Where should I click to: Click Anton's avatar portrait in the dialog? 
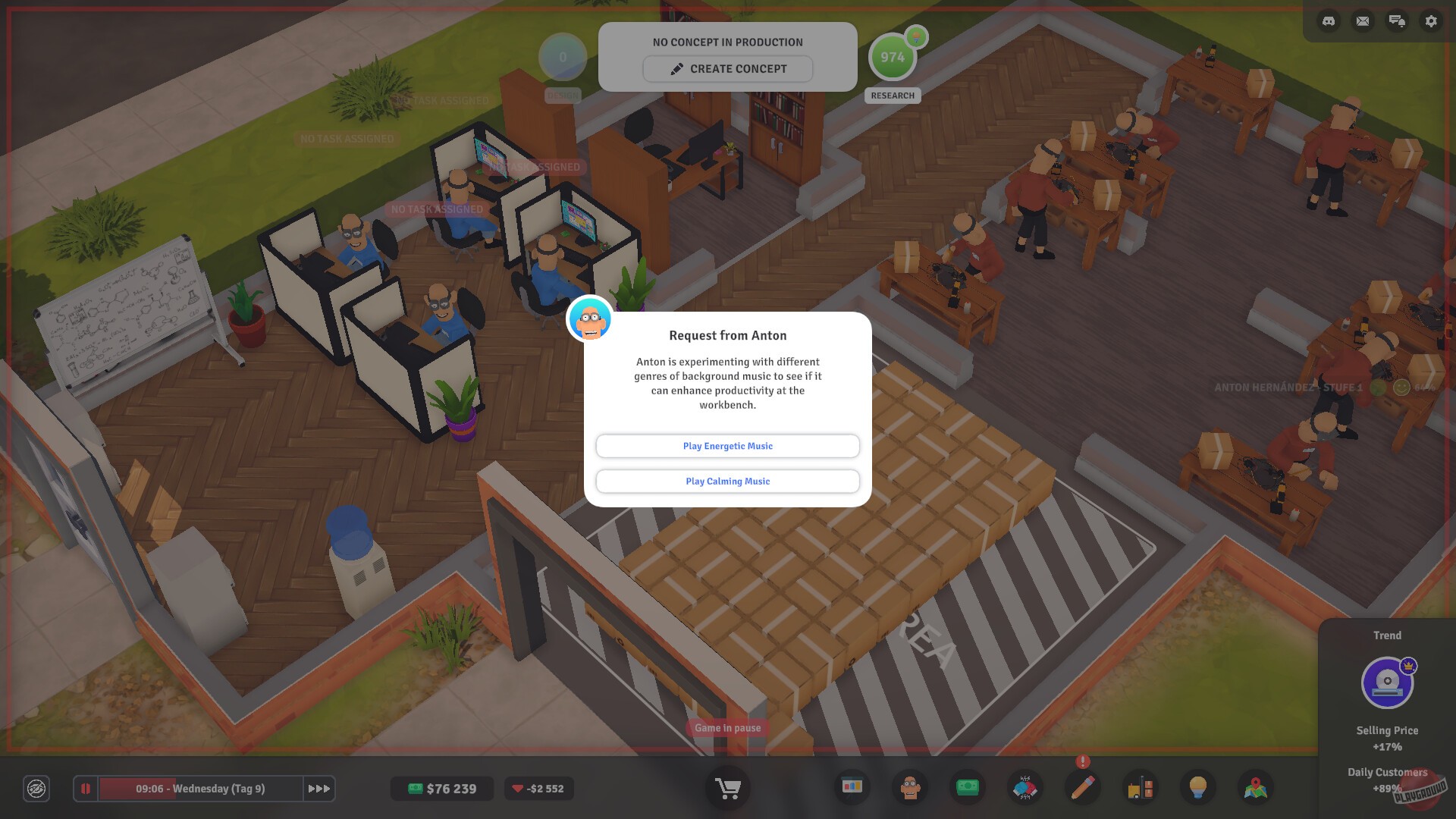pos(589,319)
